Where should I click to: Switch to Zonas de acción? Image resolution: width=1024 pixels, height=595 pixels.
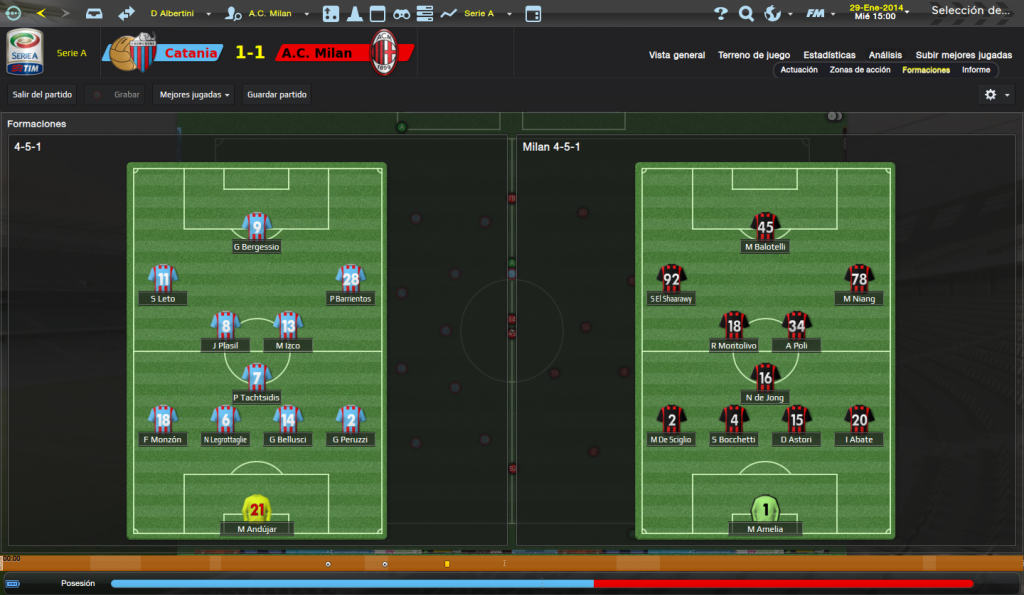click(860, 70)
